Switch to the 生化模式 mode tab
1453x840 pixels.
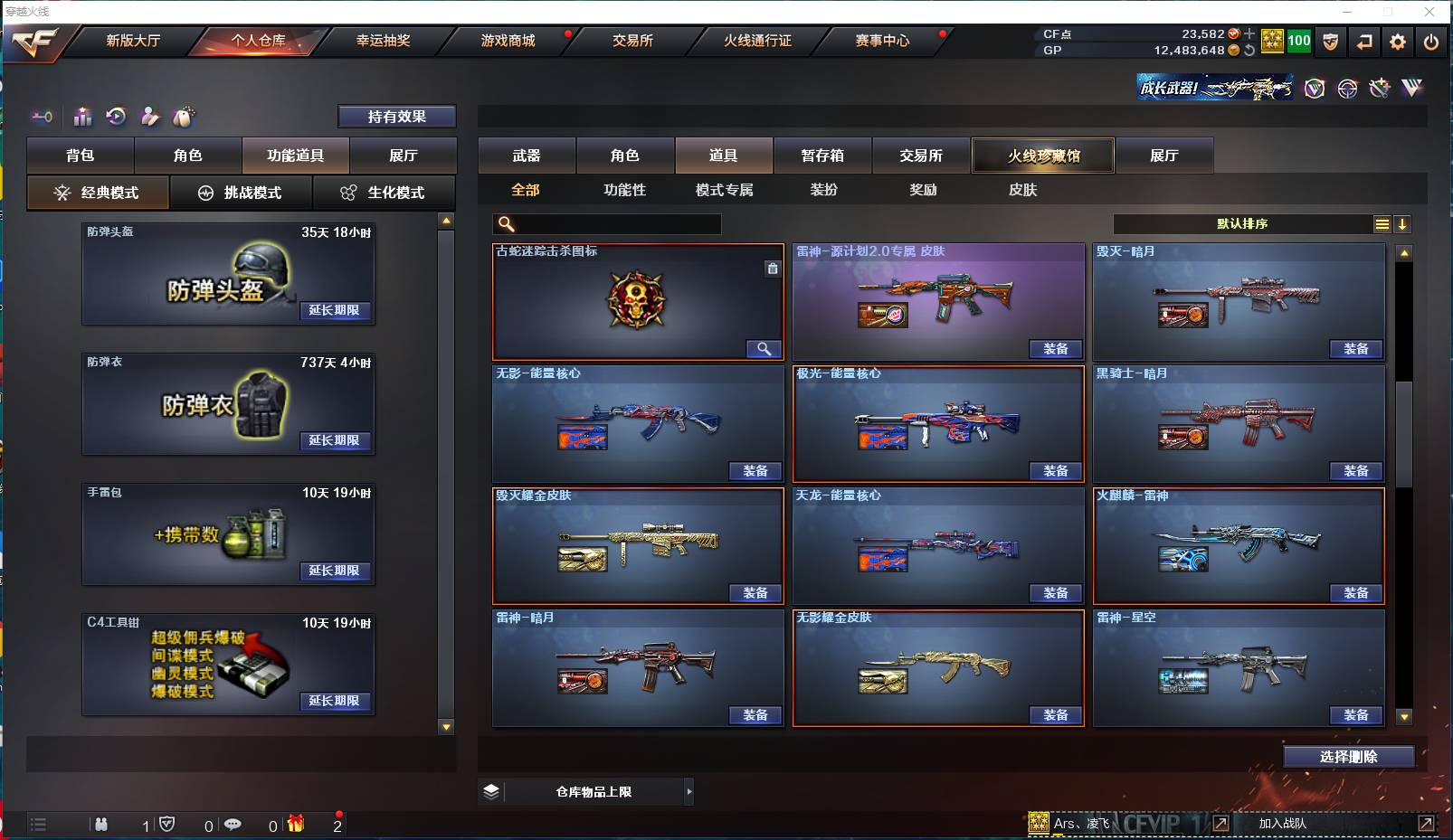pyautogui.click(x=385, y=193)
